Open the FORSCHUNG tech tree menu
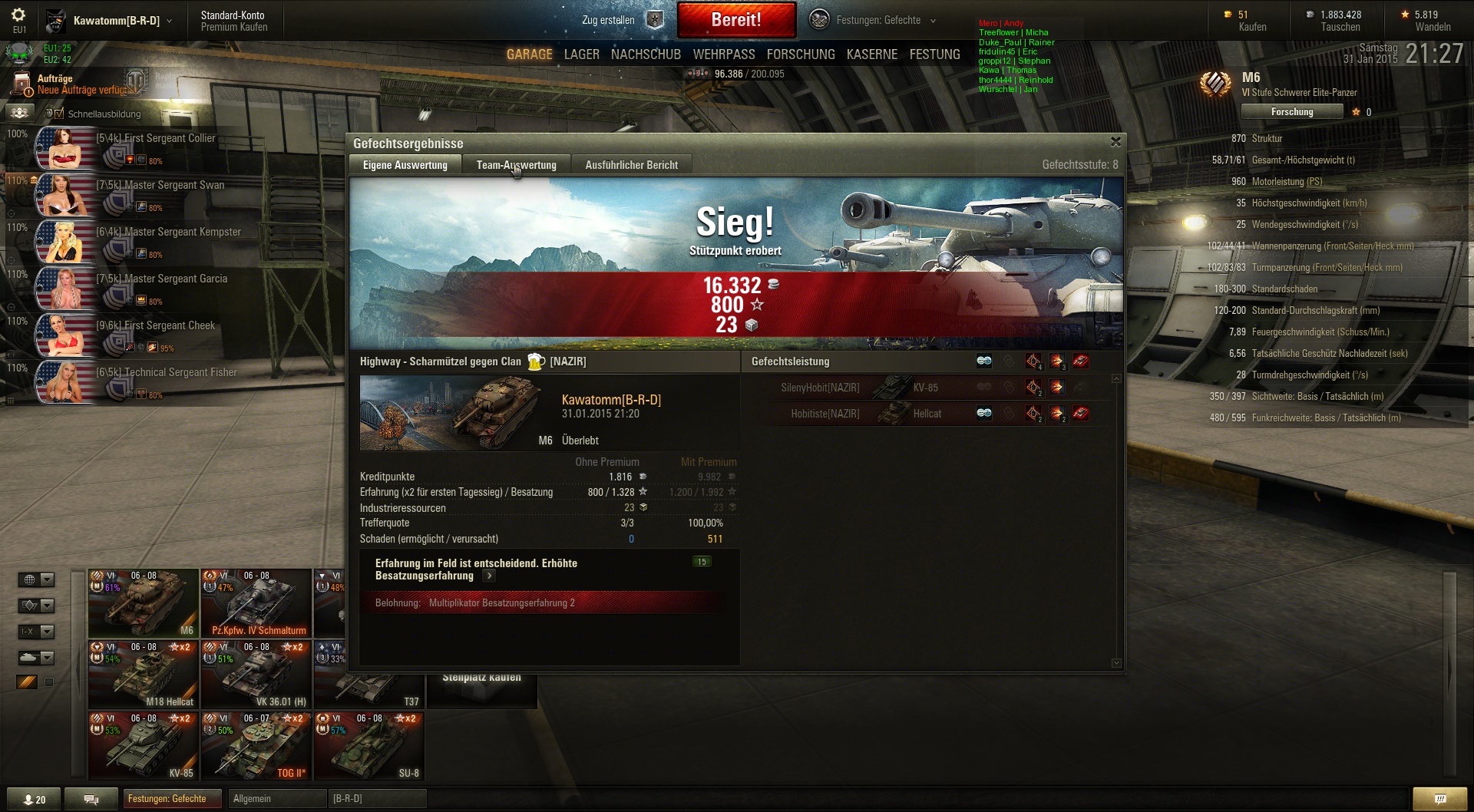The height and width of the screenshot is (812, 1474). (x=800, y=54)
